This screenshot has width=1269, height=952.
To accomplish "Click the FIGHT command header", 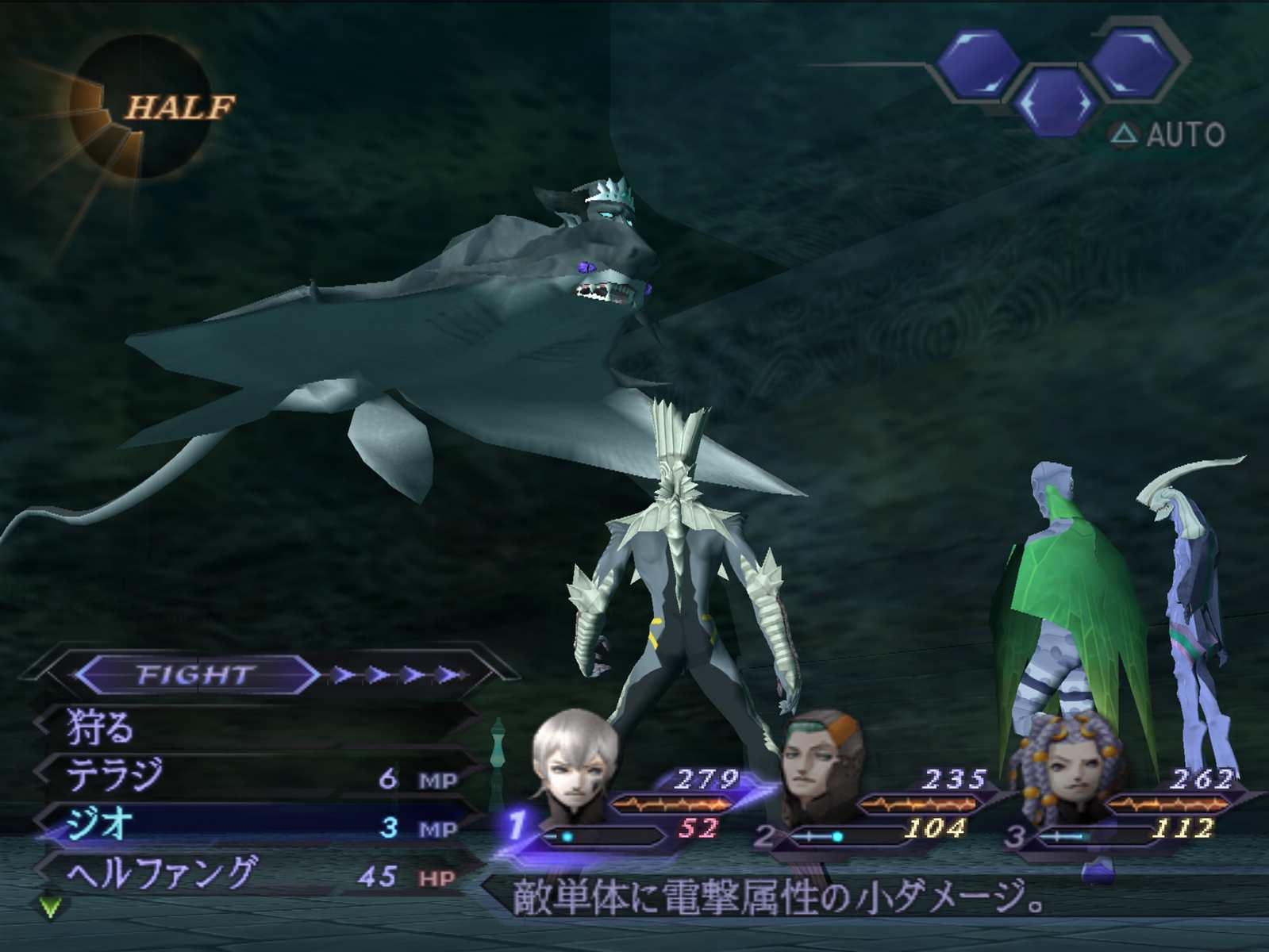I will 194,675.
